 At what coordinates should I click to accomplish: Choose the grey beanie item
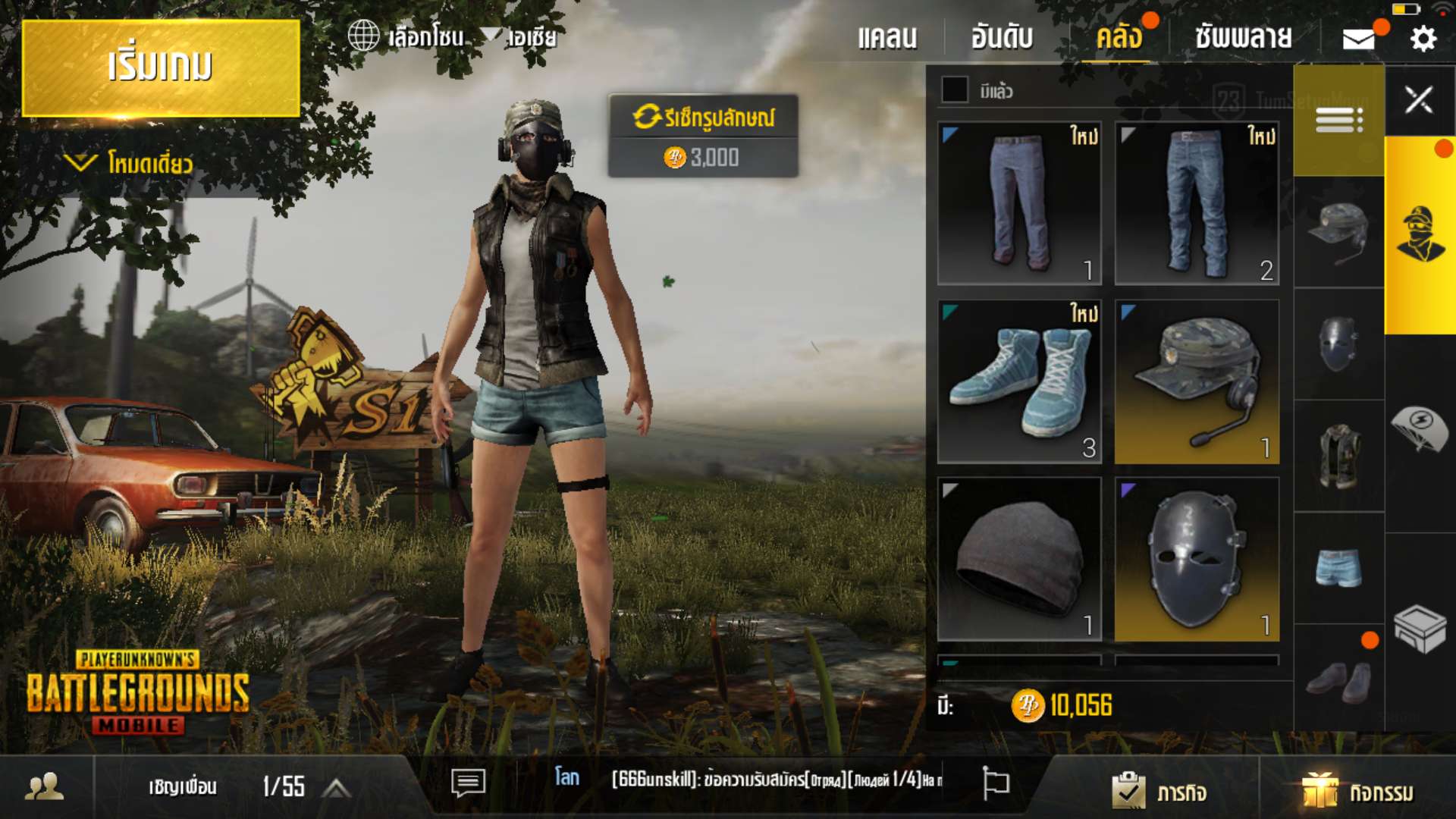1019,559
